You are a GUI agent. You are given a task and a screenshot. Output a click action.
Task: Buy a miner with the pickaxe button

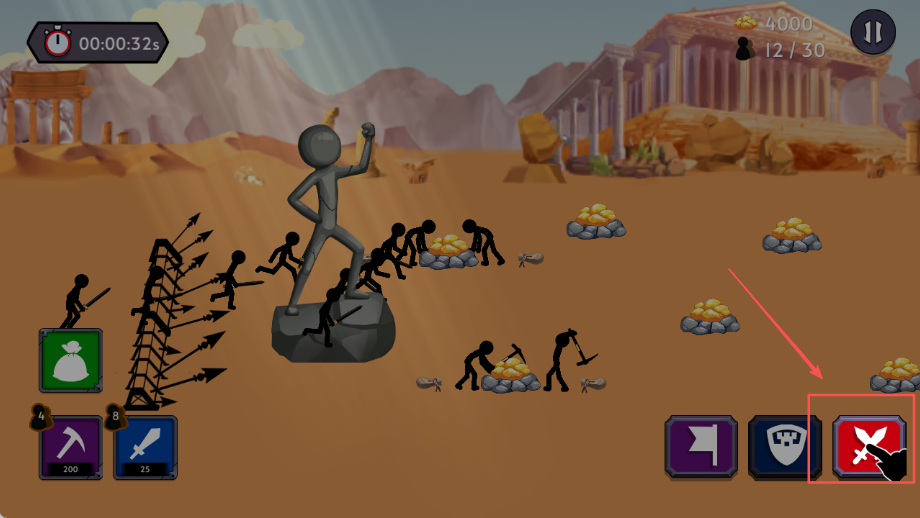70,446
